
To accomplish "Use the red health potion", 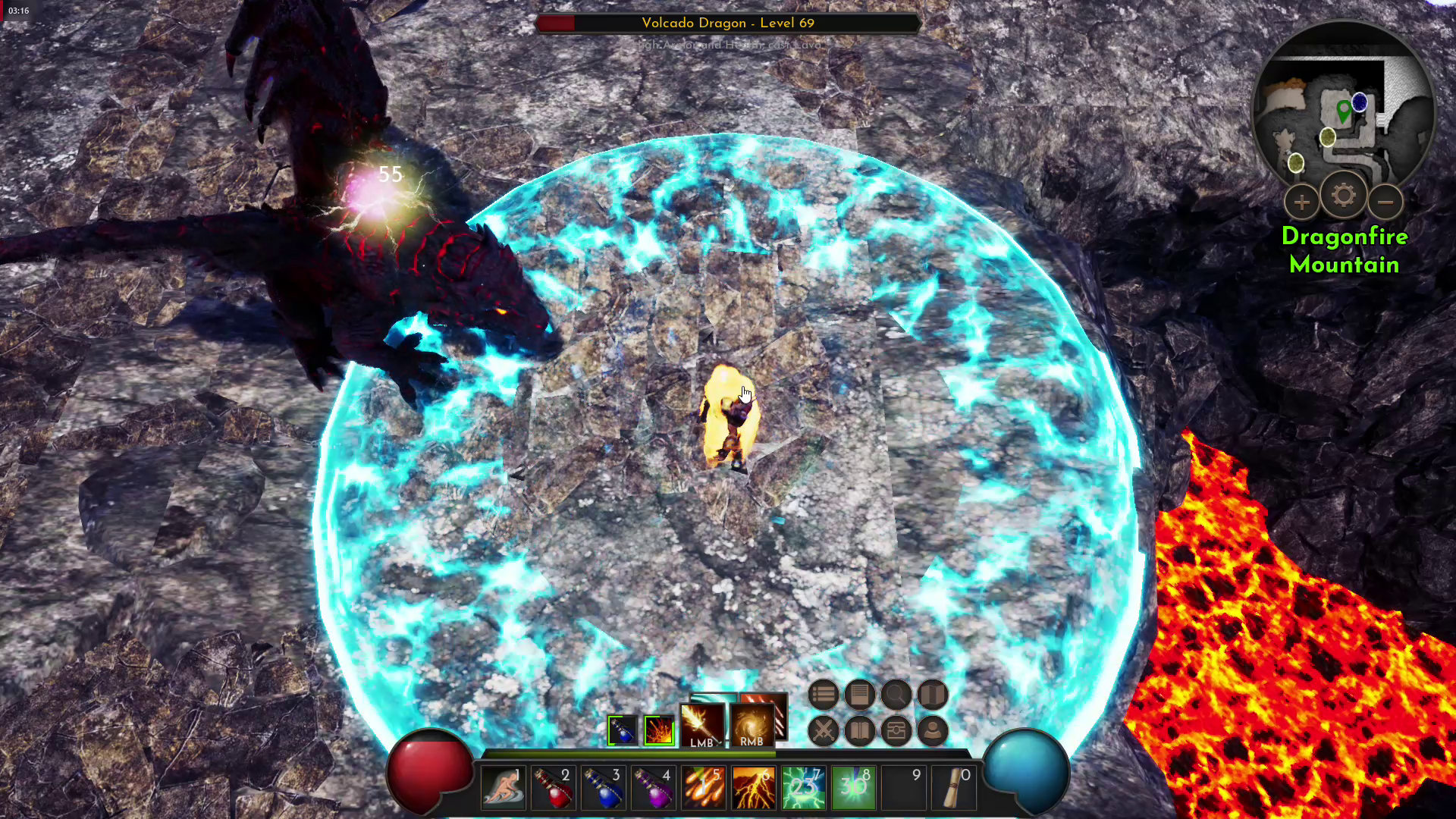I will (553, 789).
